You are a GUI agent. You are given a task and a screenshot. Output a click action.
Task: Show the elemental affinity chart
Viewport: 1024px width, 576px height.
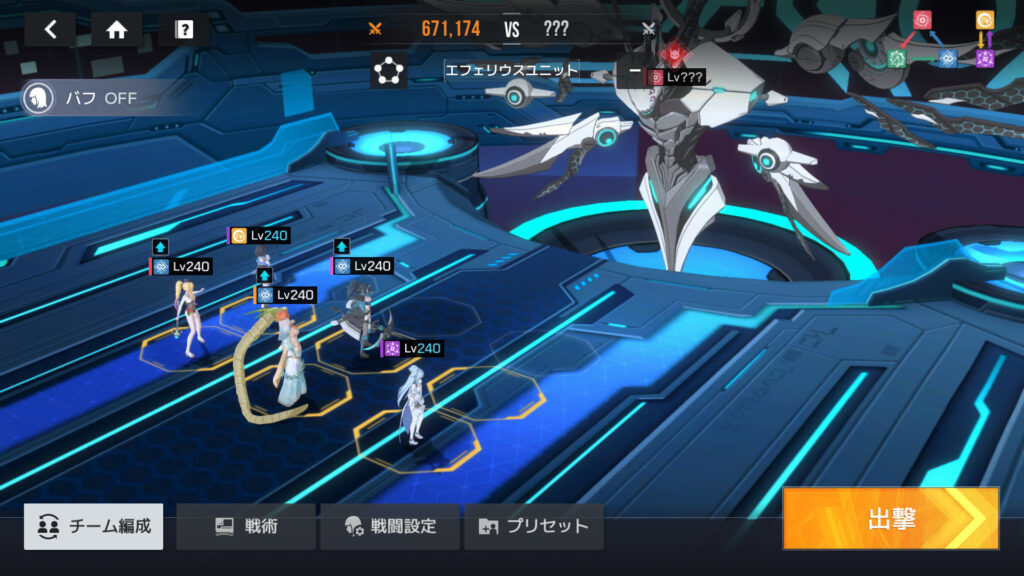click(x=952, y=40)
